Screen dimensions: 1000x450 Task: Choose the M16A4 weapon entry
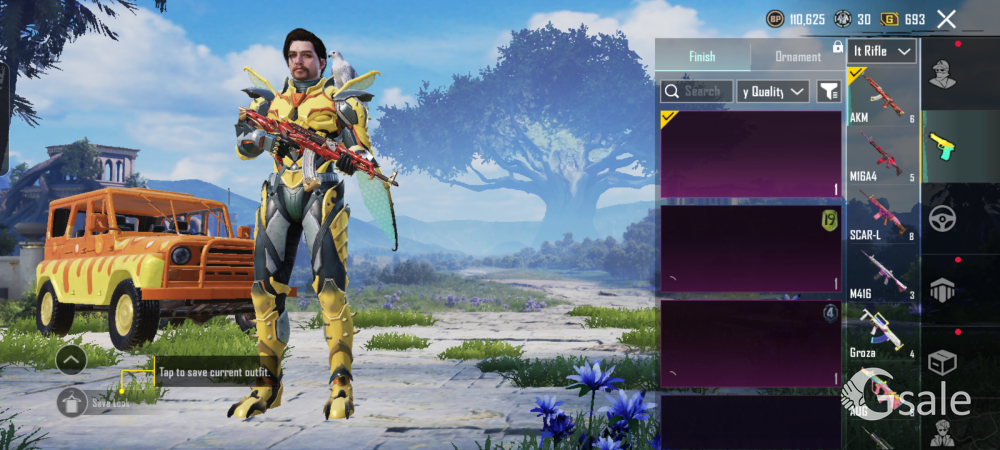882,156
